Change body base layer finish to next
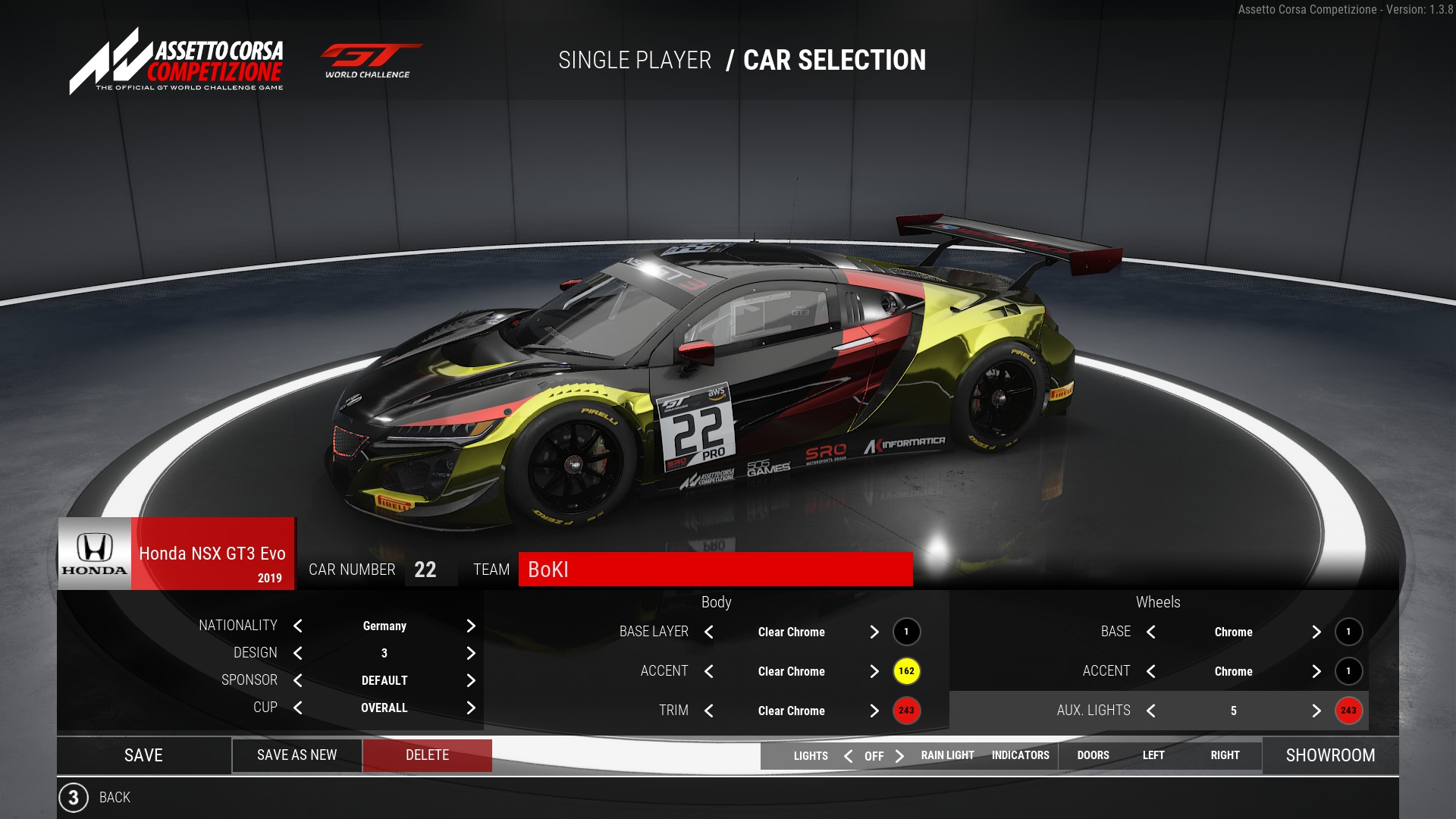The height and width of the screenshot is (819, 1456). pos(874,632)
